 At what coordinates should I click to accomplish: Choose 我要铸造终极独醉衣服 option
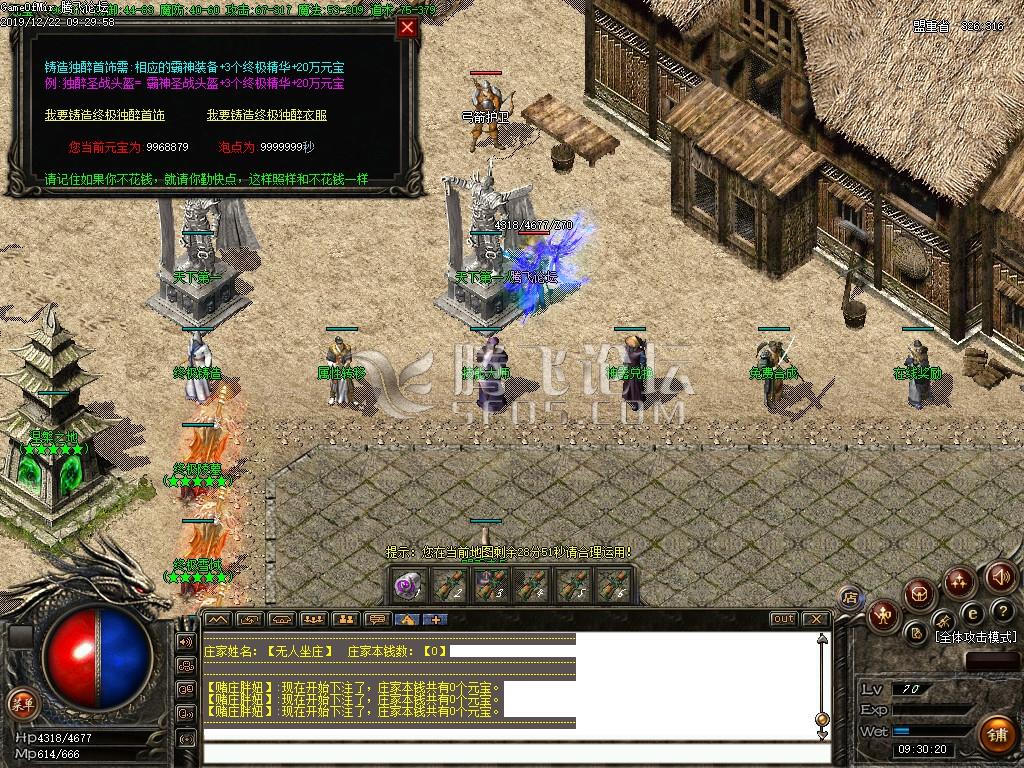coord(267,115)
